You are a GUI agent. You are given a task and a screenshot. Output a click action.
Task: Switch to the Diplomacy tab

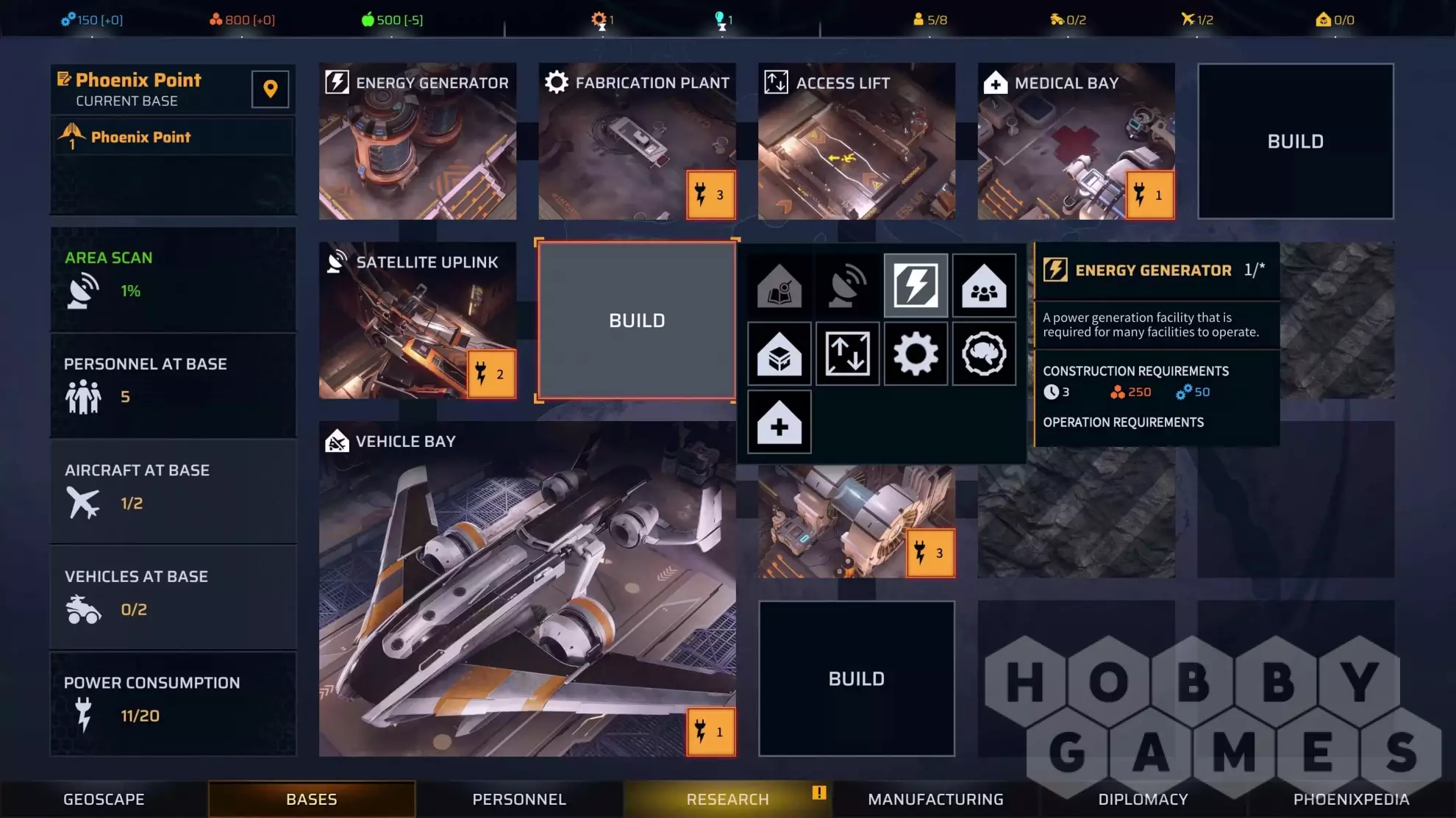click(x=1143, y=799)
